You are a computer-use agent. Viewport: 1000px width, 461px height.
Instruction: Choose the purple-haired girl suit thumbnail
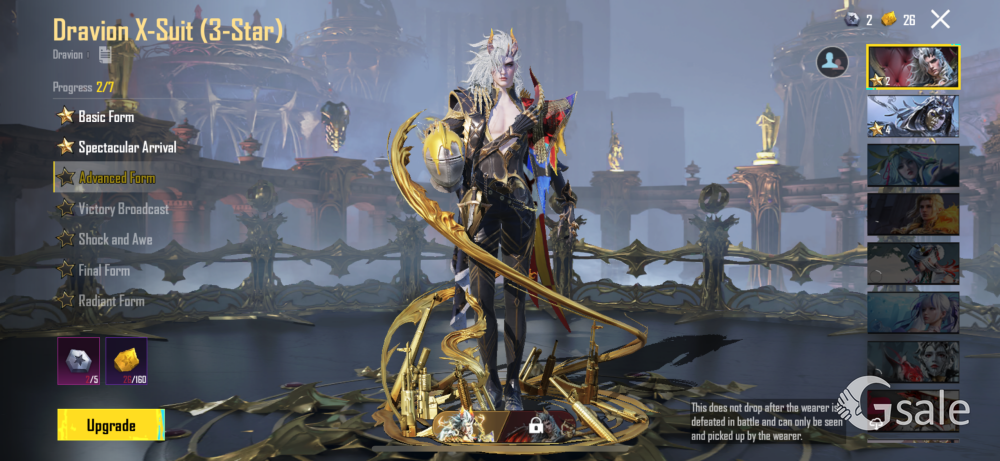click(913, 312)
